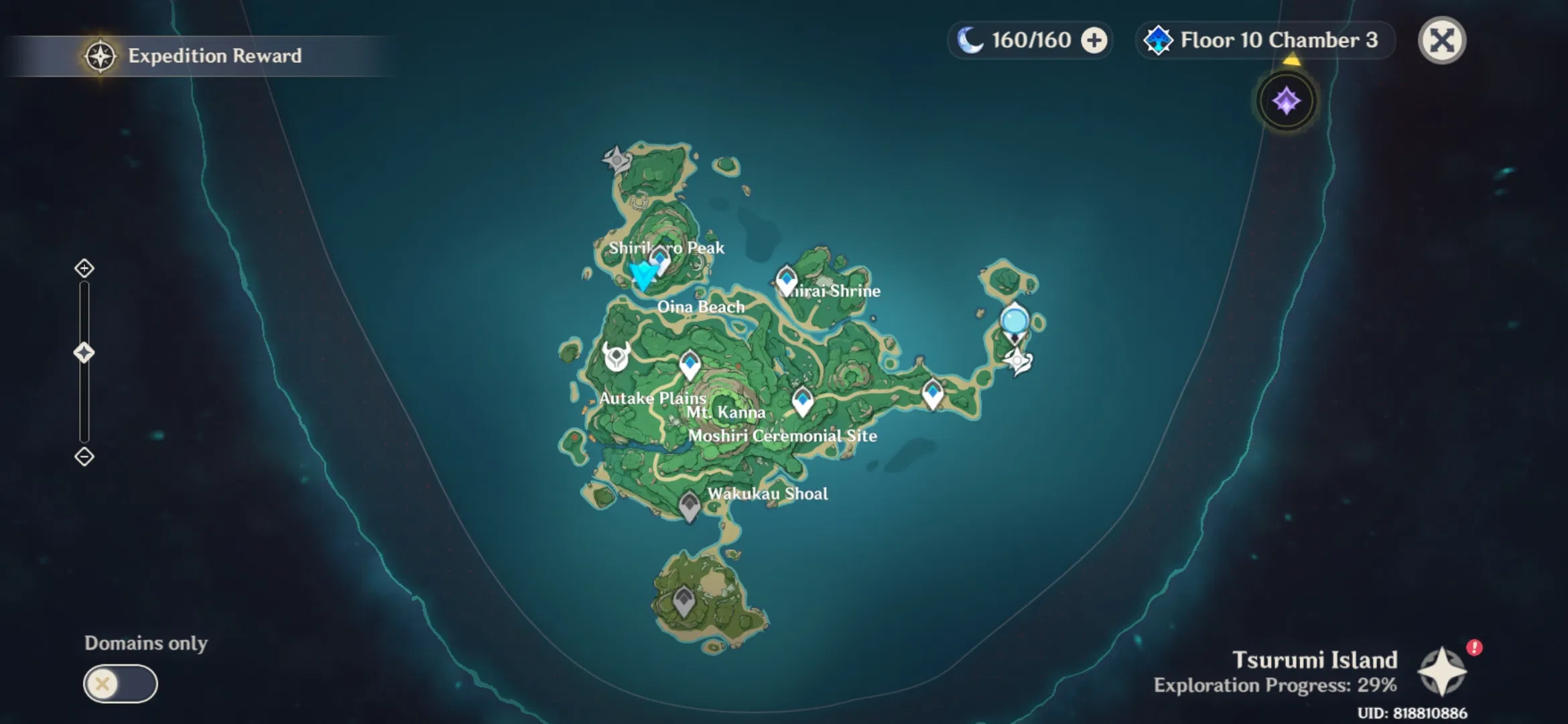Viewport: 1568px width, 724px height.
Task: Select the teleport waypoint at Moshiri Ceremonial Site
Action: pos(801,400)
